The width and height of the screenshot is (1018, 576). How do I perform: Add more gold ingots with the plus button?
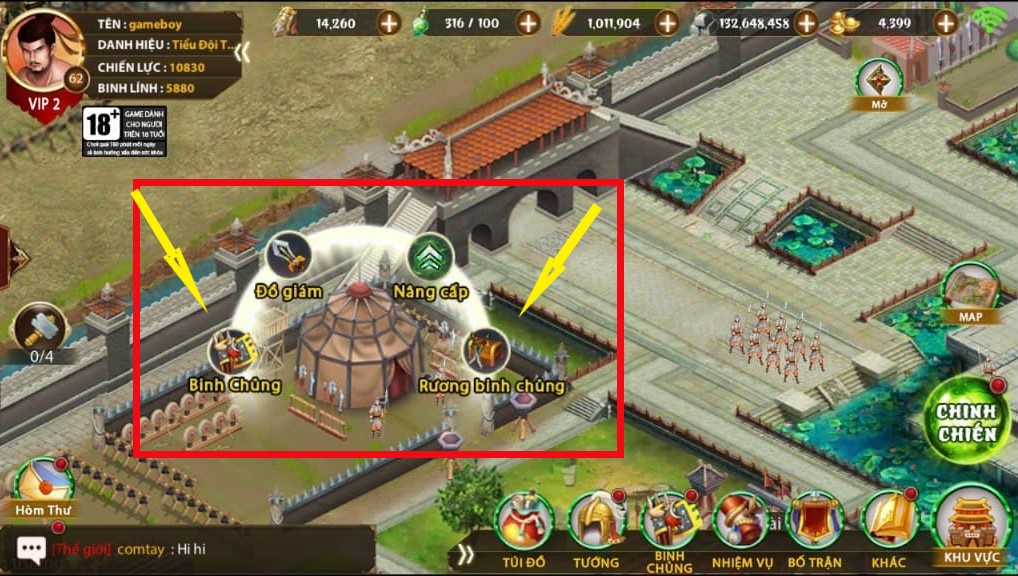tap(945, 22)
